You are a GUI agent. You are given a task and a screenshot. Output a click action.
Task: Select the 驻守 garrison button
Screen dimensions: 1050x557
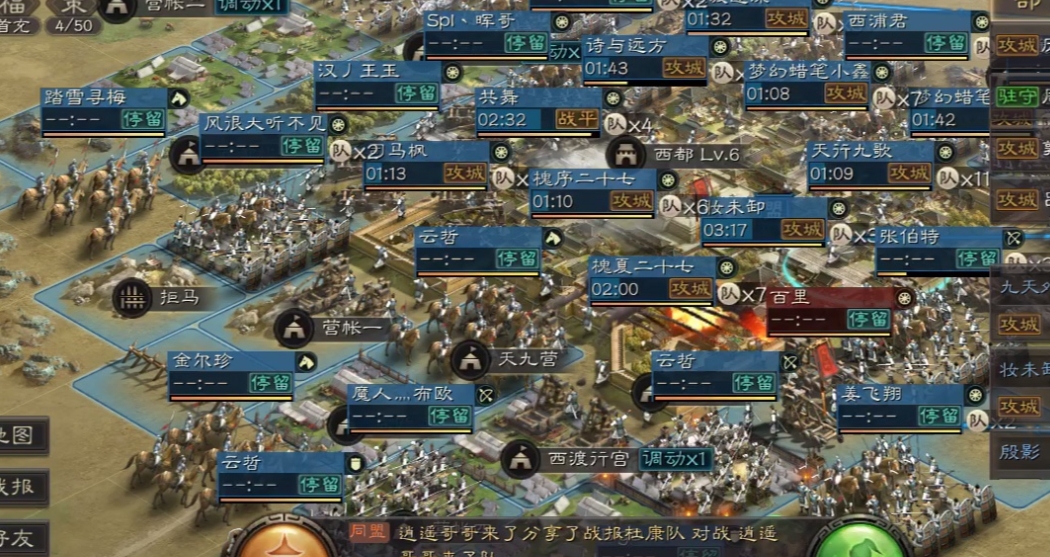pos(1018,96)
